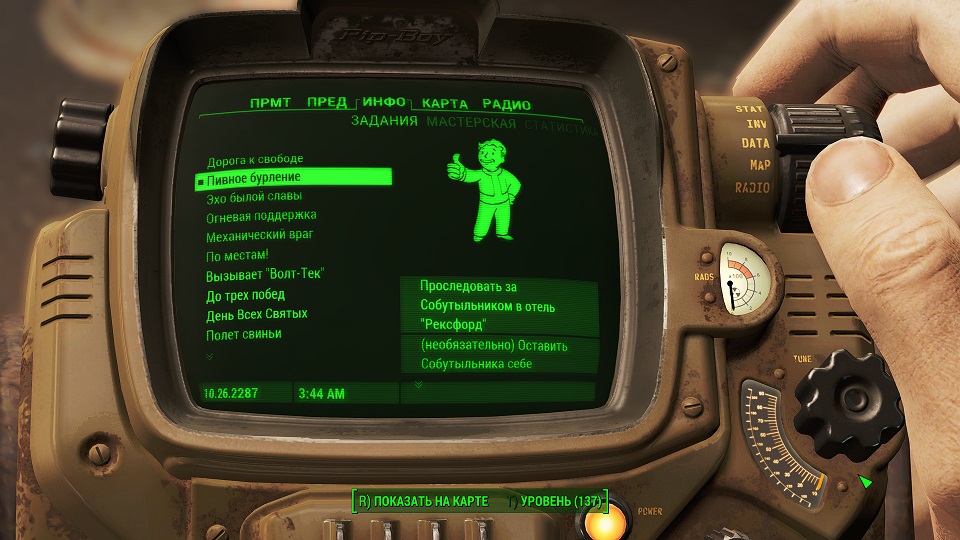Switch to the ПРМТ tab
960x540 pixels.
[x=272, y=103]
